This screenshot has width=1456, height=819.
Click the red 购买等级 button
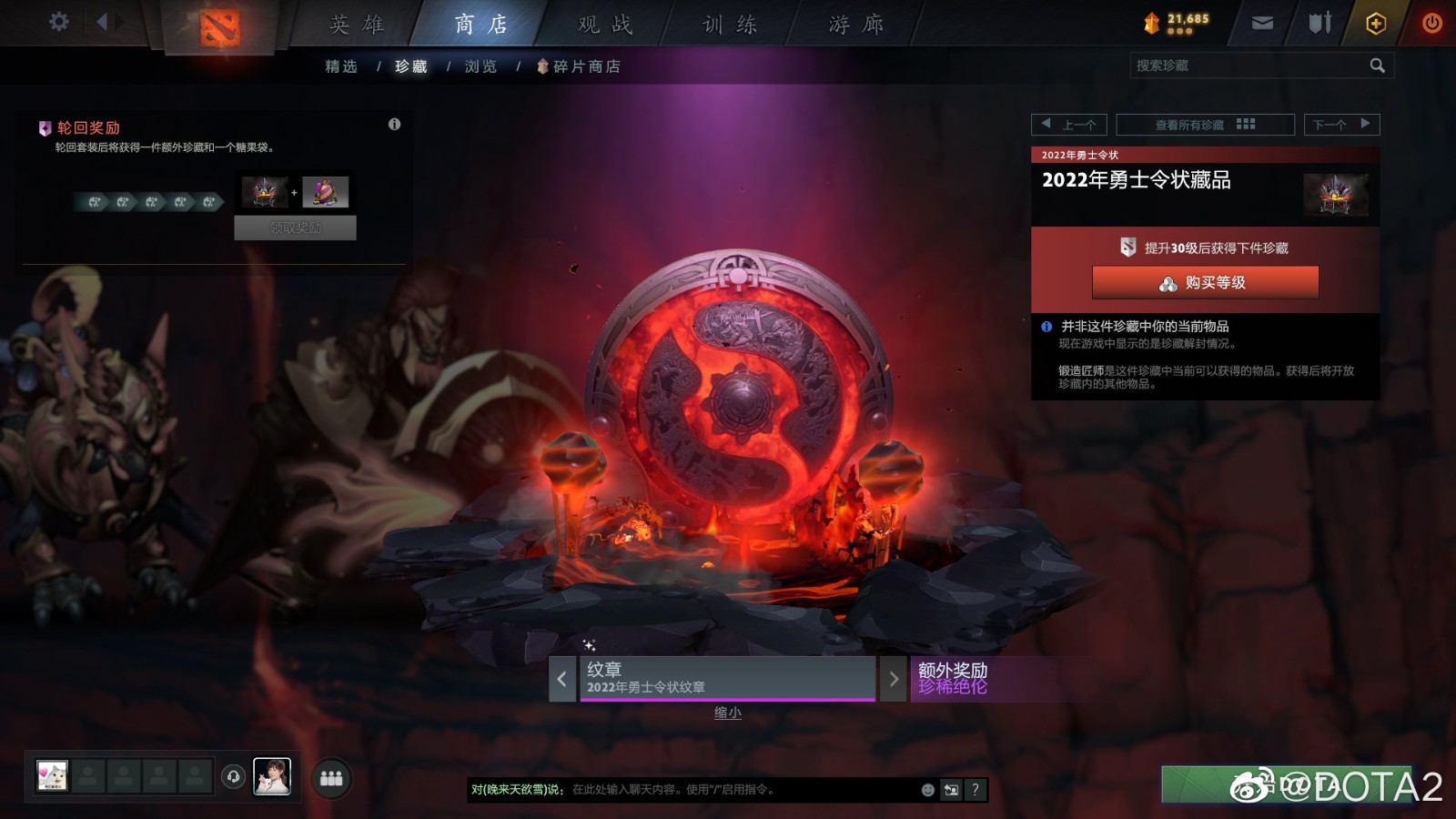pyautogui.click(x=1203, y=283)
